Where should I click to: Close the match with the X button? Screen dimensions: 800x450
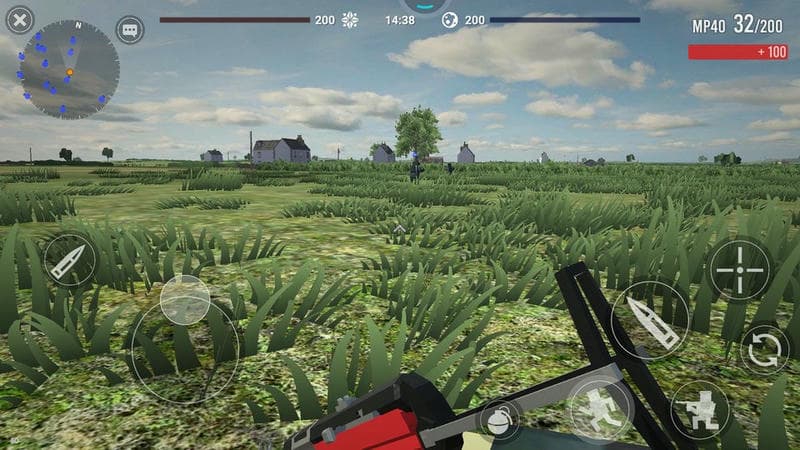click(20, 19)
